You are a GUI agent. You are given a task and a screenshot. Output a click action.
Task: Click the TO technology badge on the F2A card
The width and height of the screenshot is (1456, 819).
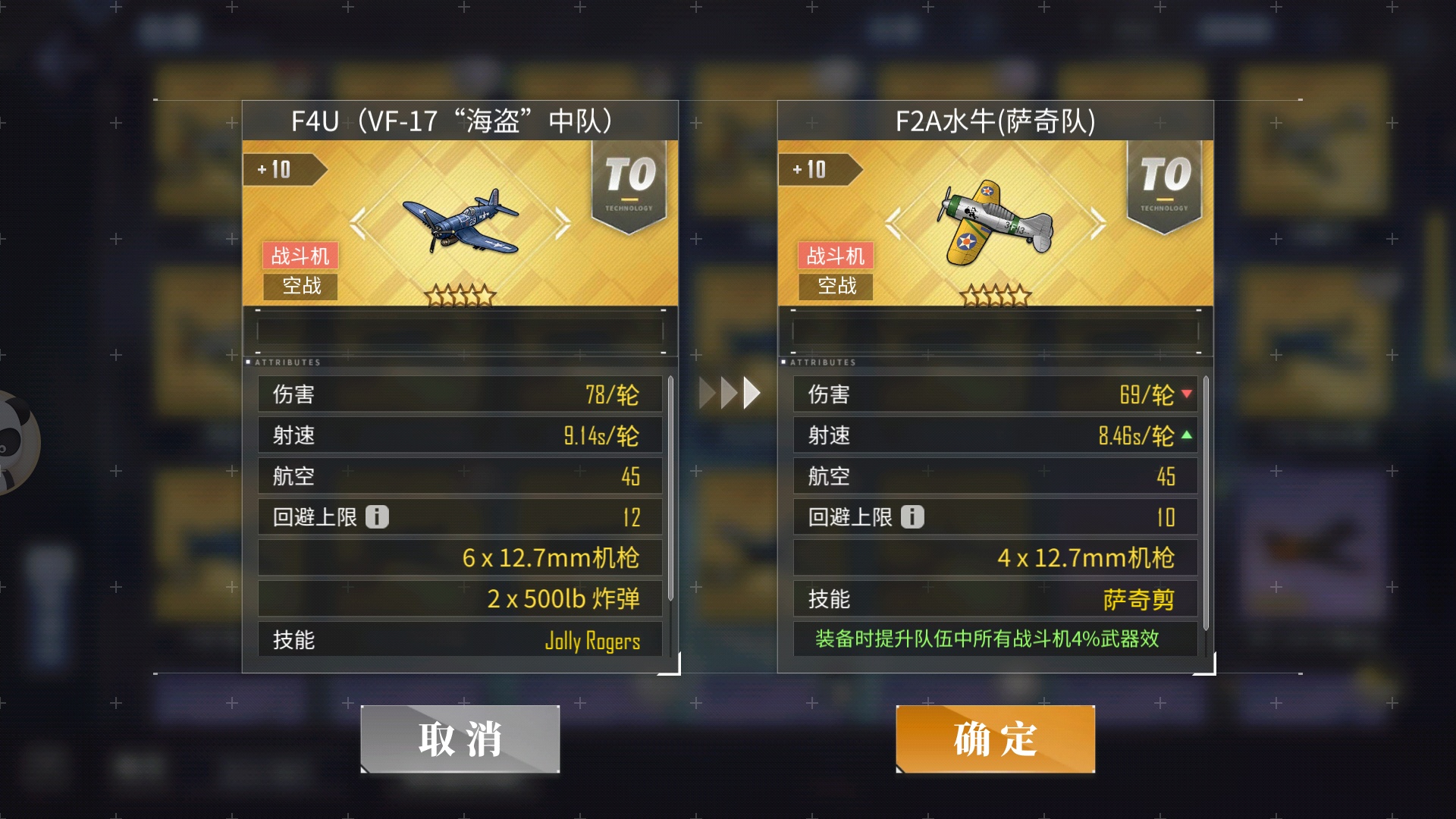[1166, 178]
